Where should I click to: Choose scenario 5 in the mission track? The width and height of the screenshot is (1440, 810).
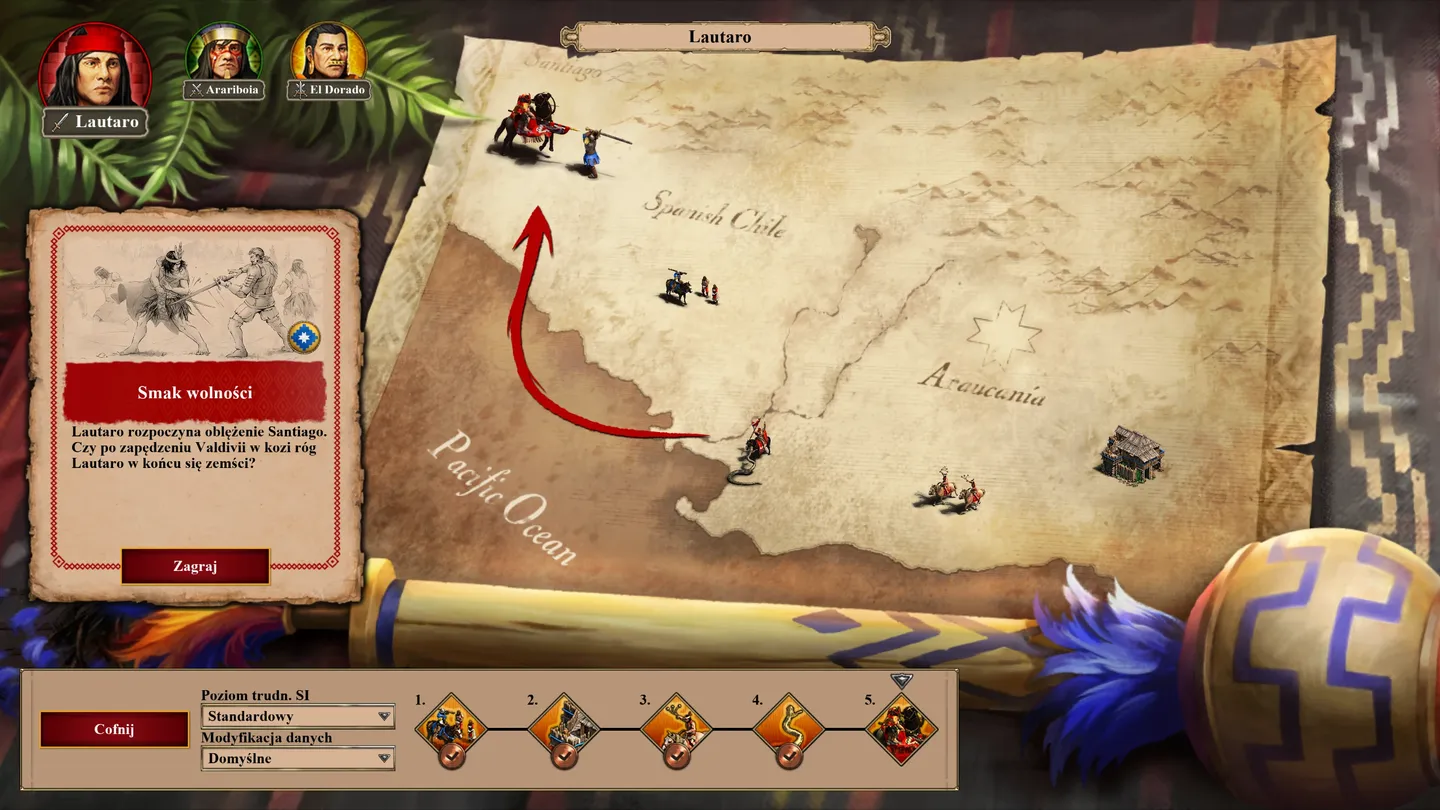pos(901,727)
